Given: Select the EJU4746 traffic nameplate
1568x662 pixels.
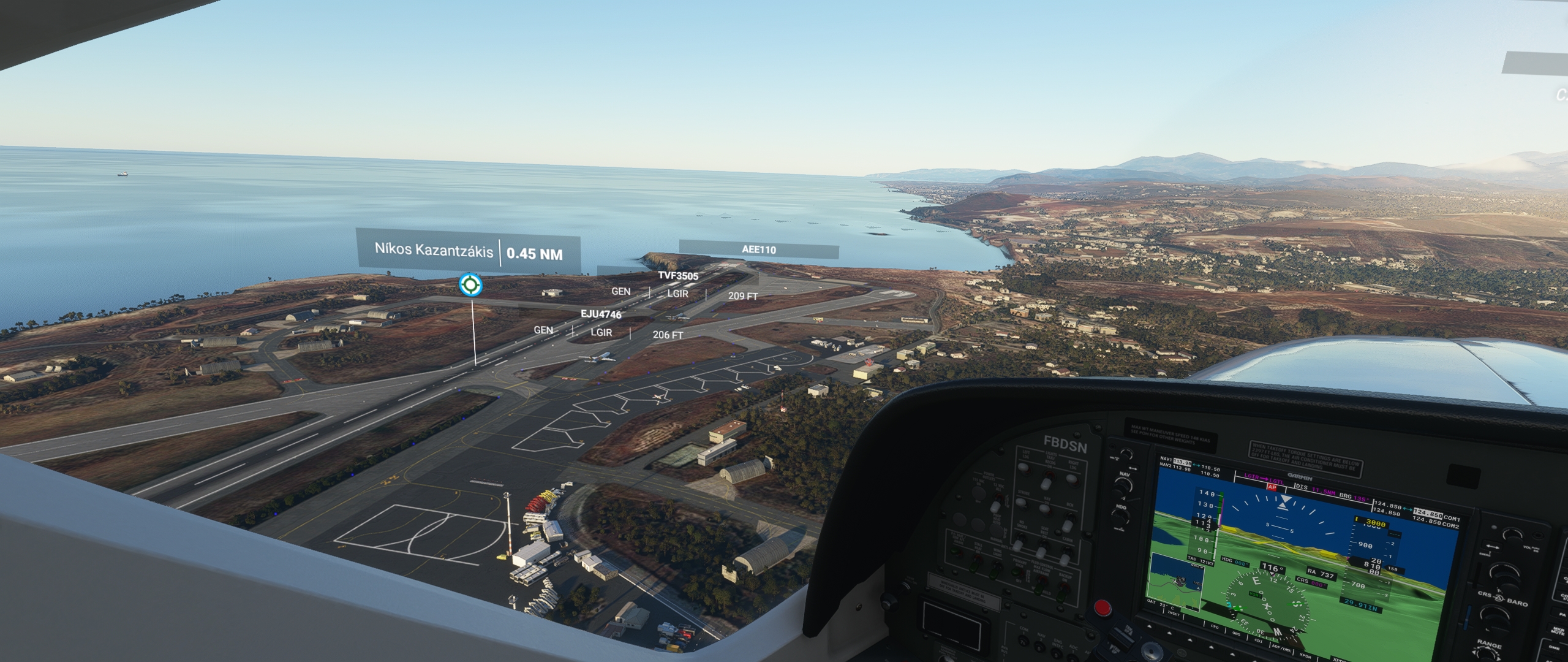Looking at the screenshot, I should (x=601, y=314).
